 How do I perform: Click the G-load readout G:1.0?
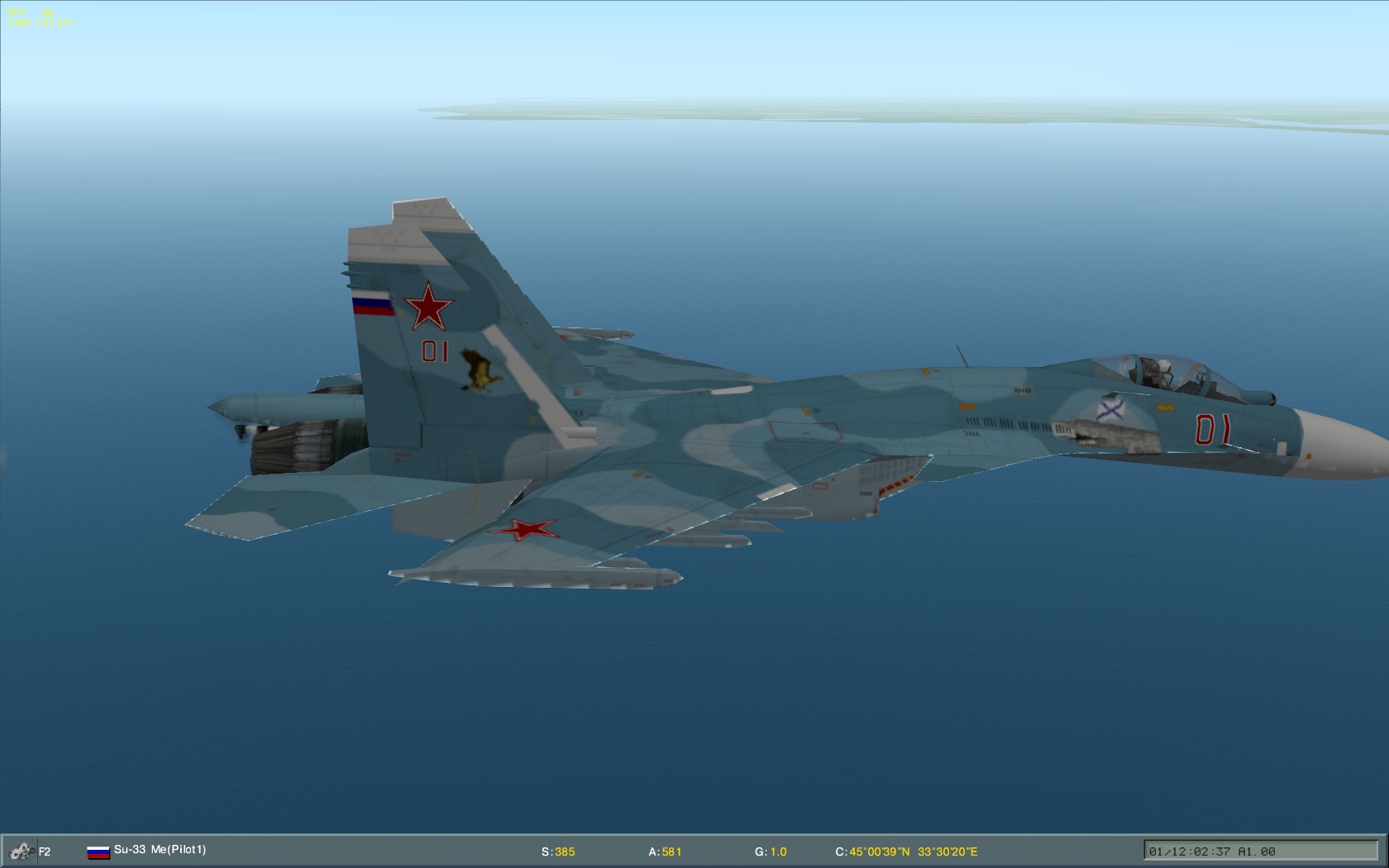coord(770,849)
